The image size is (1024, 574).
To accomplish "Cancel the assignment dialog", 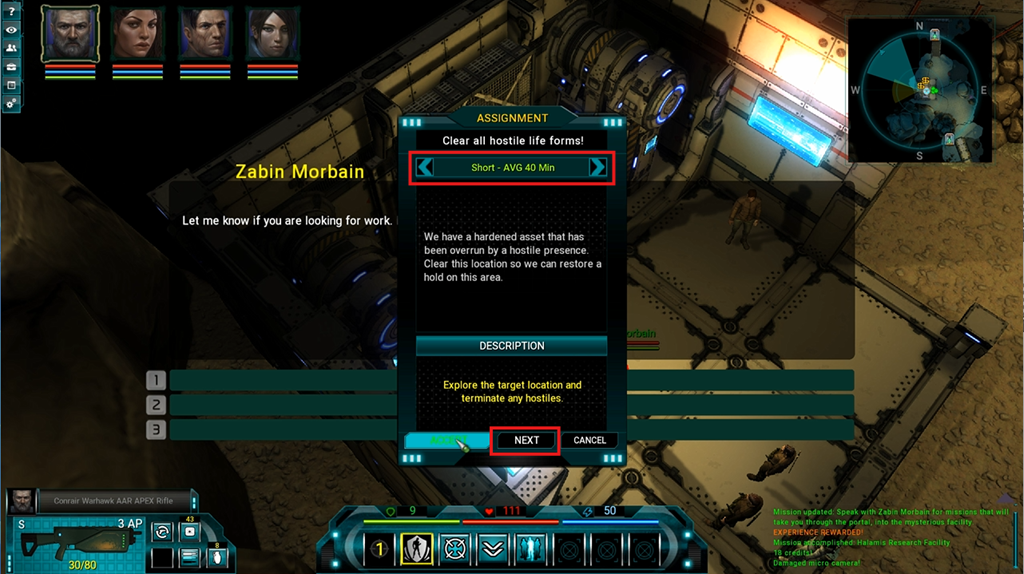I will pyautogui.click(x=589, y=440).
